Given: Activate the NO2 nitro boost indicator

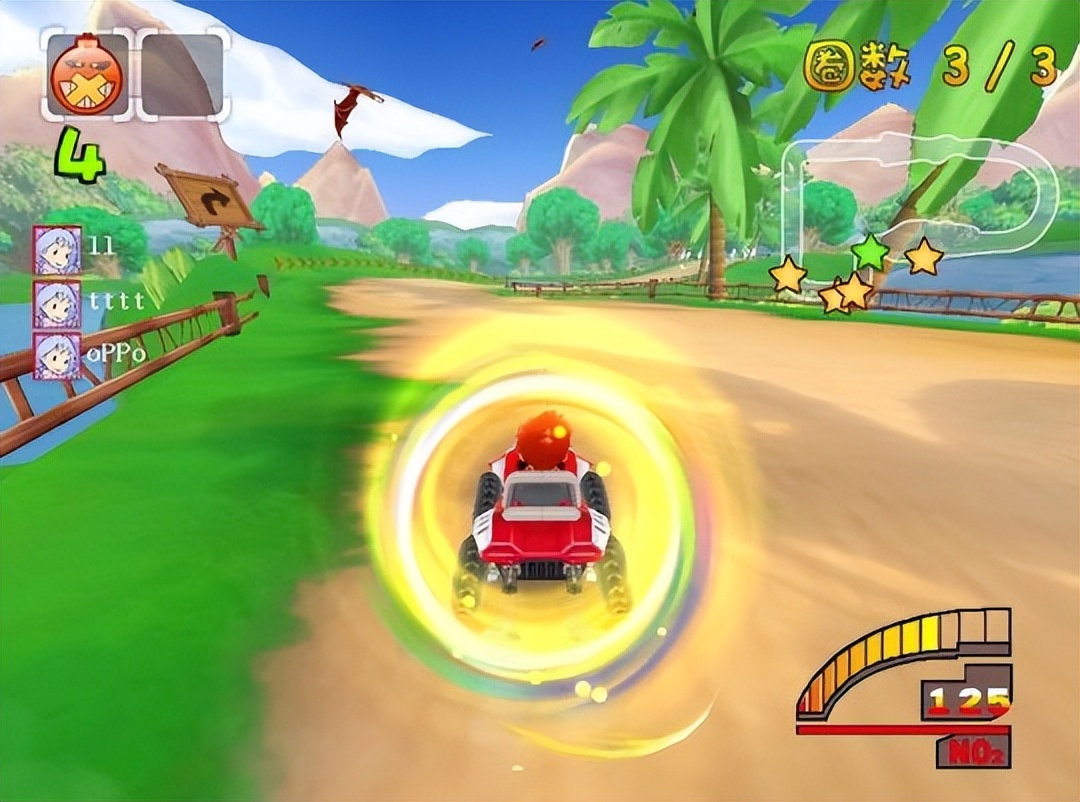Looking at the screenshot, I should point(973,749).
